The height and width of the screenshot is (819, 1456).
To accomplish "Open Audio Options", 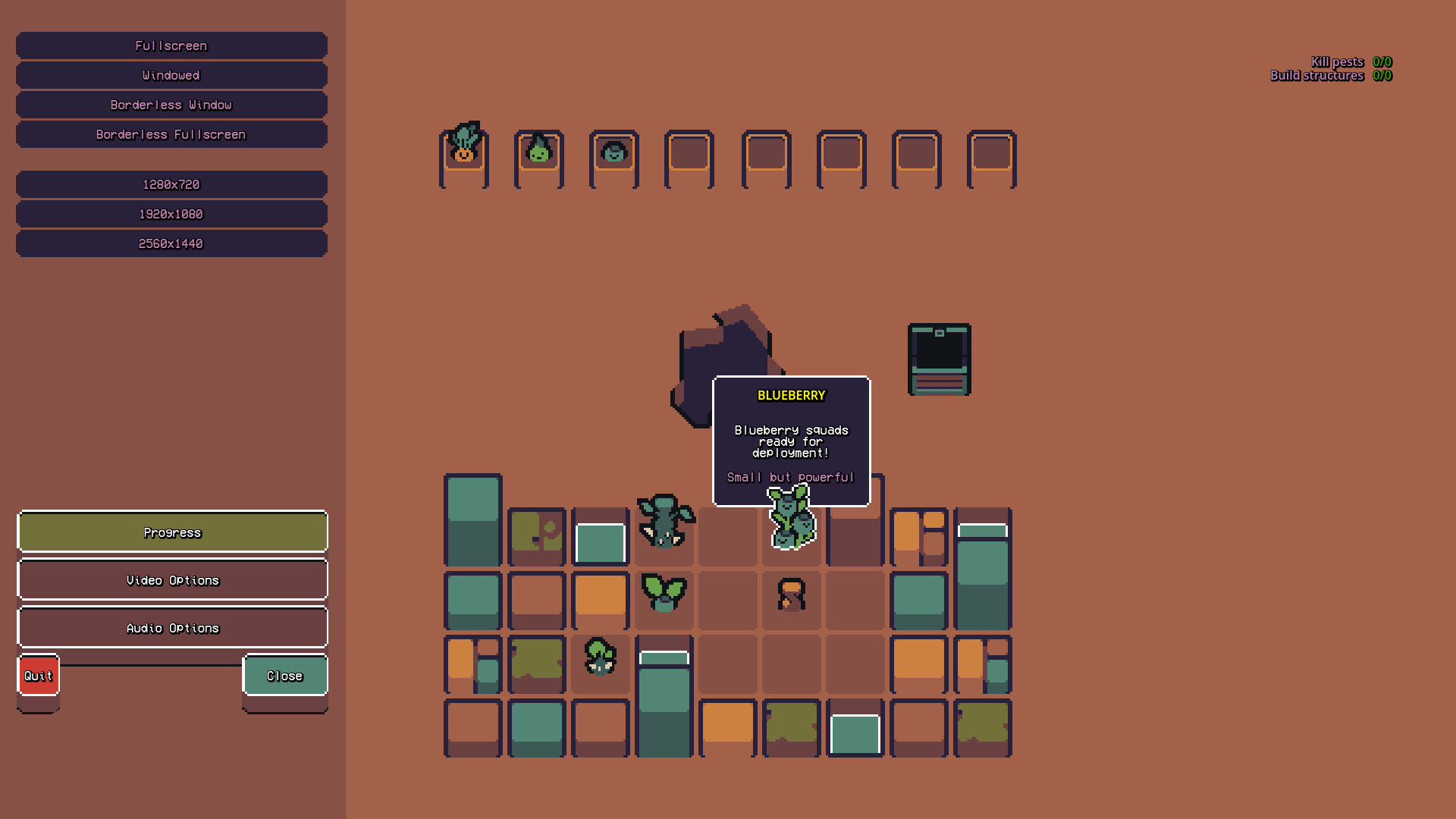I will pyautogui.click(x=172, y=627).
